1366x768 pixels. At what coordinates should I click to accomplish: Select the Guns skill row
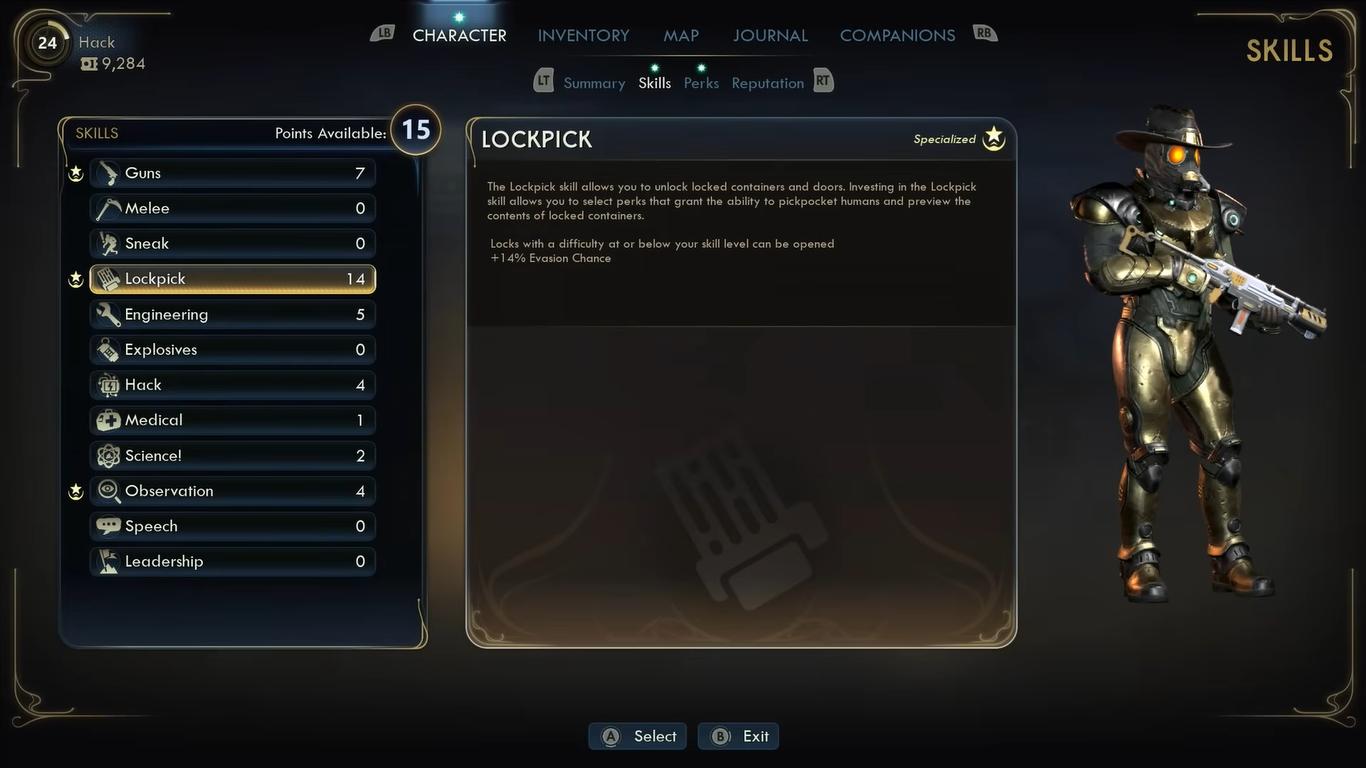coord(232,173)
